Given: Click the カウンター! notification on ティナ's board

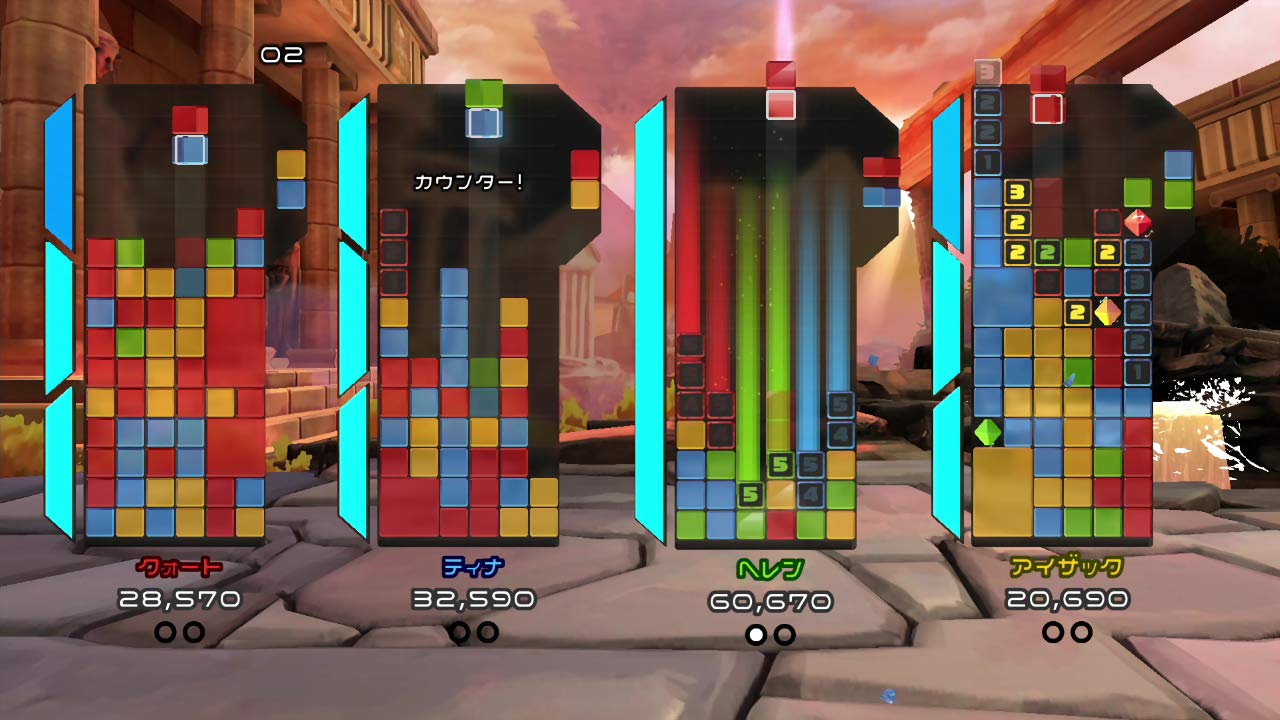Looking at the screenshot, I should (x=470, y=180).
